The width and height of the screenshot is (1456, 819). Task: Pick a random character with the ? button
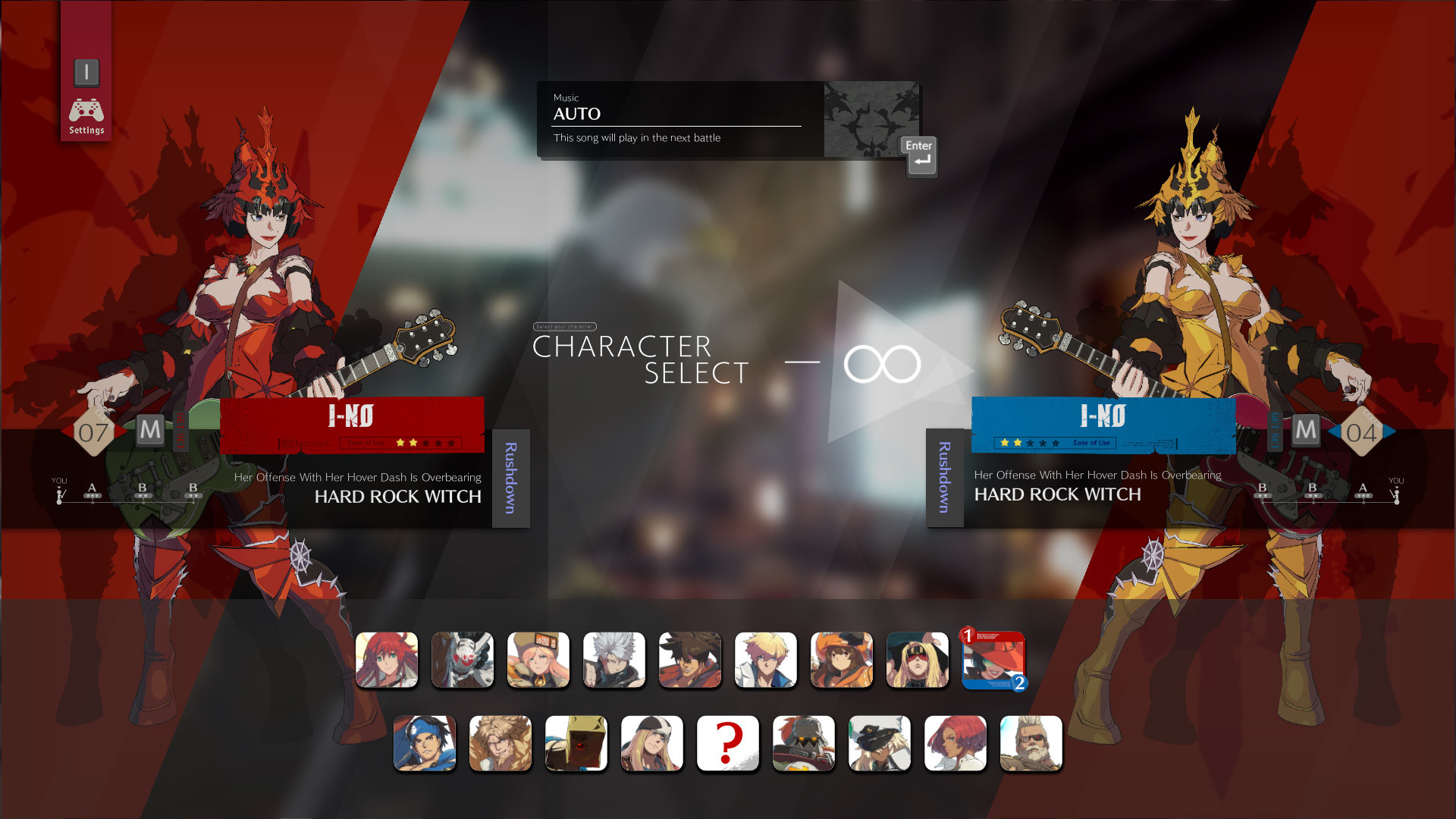[727, 743]
